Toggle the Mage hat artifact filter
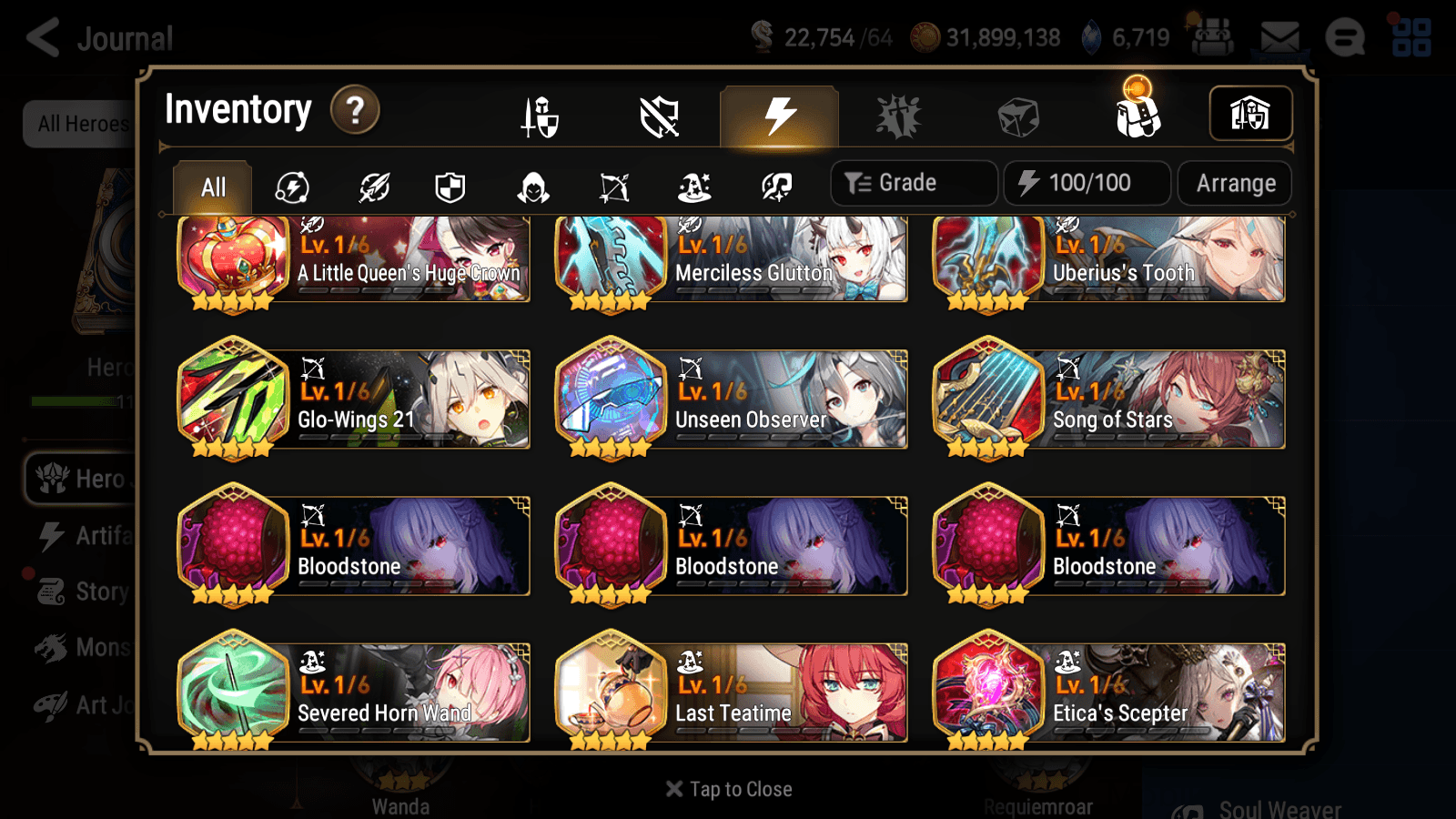Viewport: 1456px width, 819px height. [697, 187]
